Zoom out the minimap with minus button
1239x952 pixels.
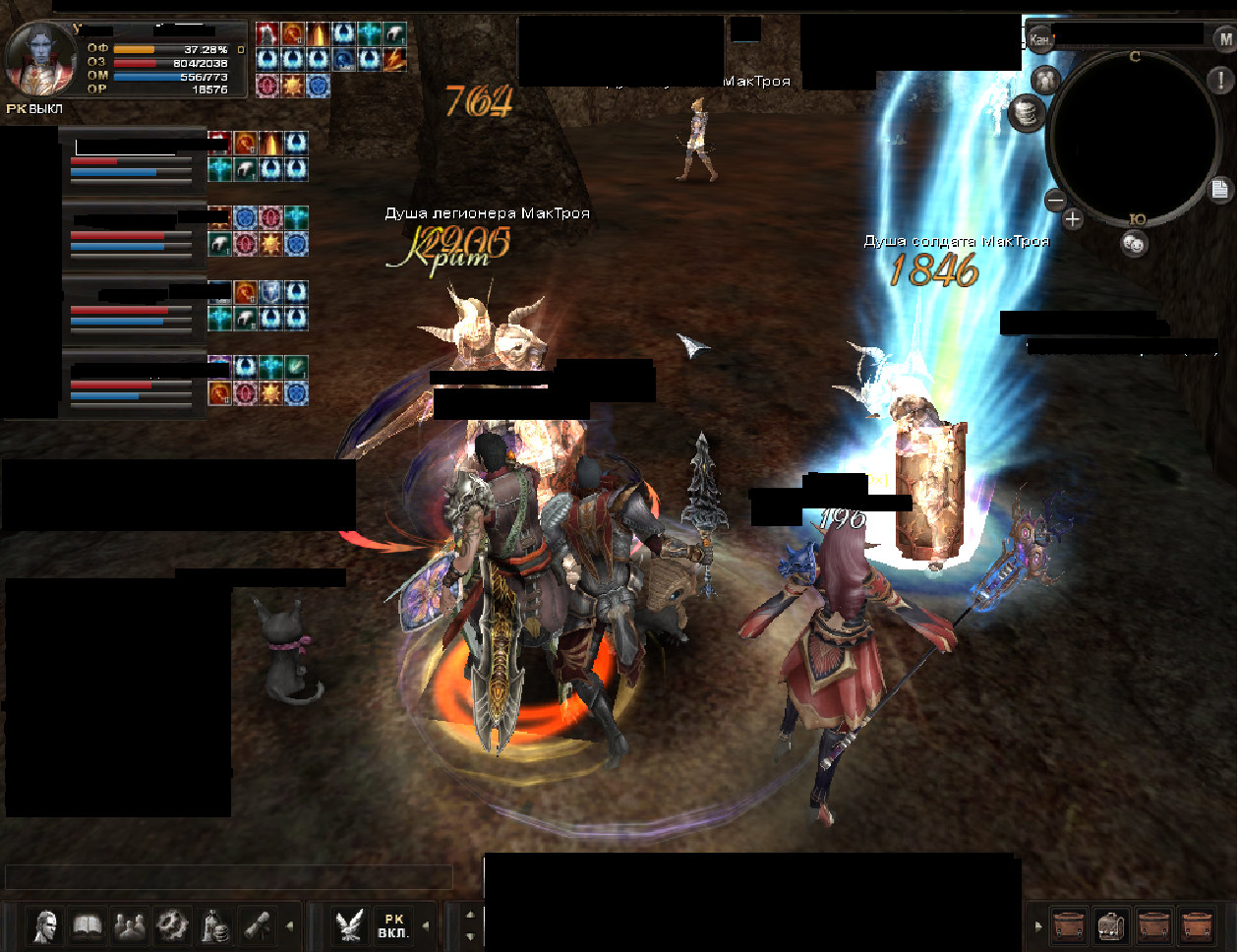tap(1055, 200)
